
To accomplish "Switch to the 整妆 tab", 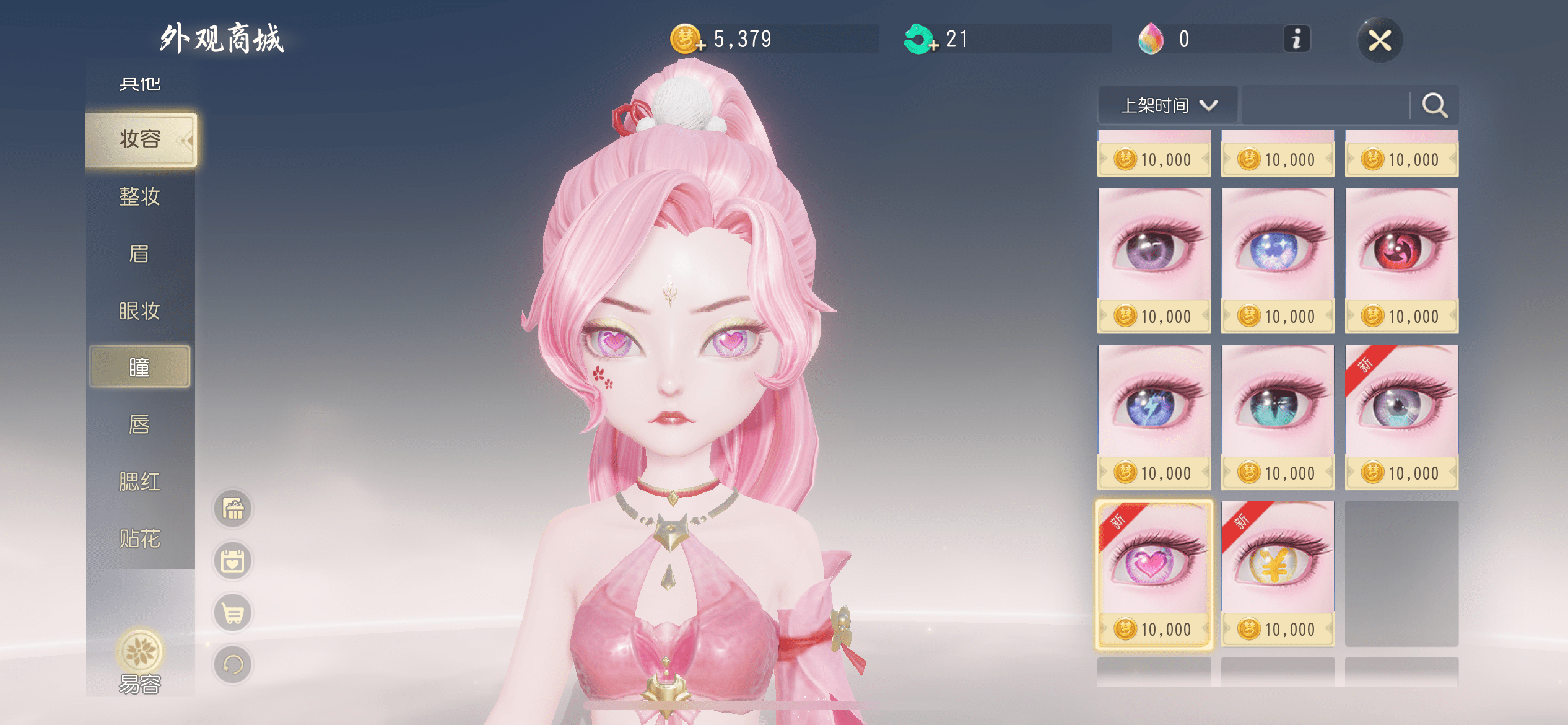I will click(x=140, y=197).
